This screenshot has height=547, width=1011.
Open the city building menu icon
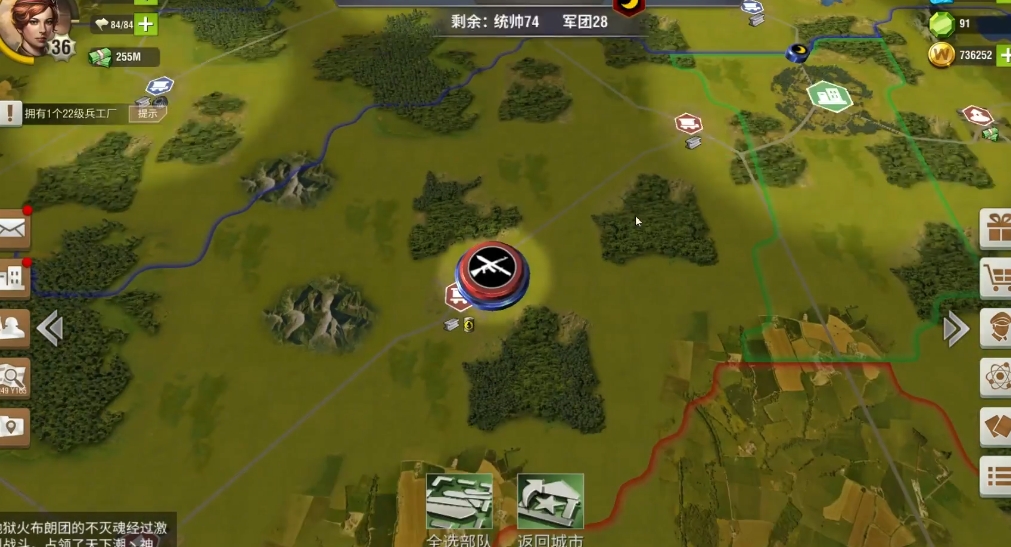pyautogui.click(x=13, y=277)
